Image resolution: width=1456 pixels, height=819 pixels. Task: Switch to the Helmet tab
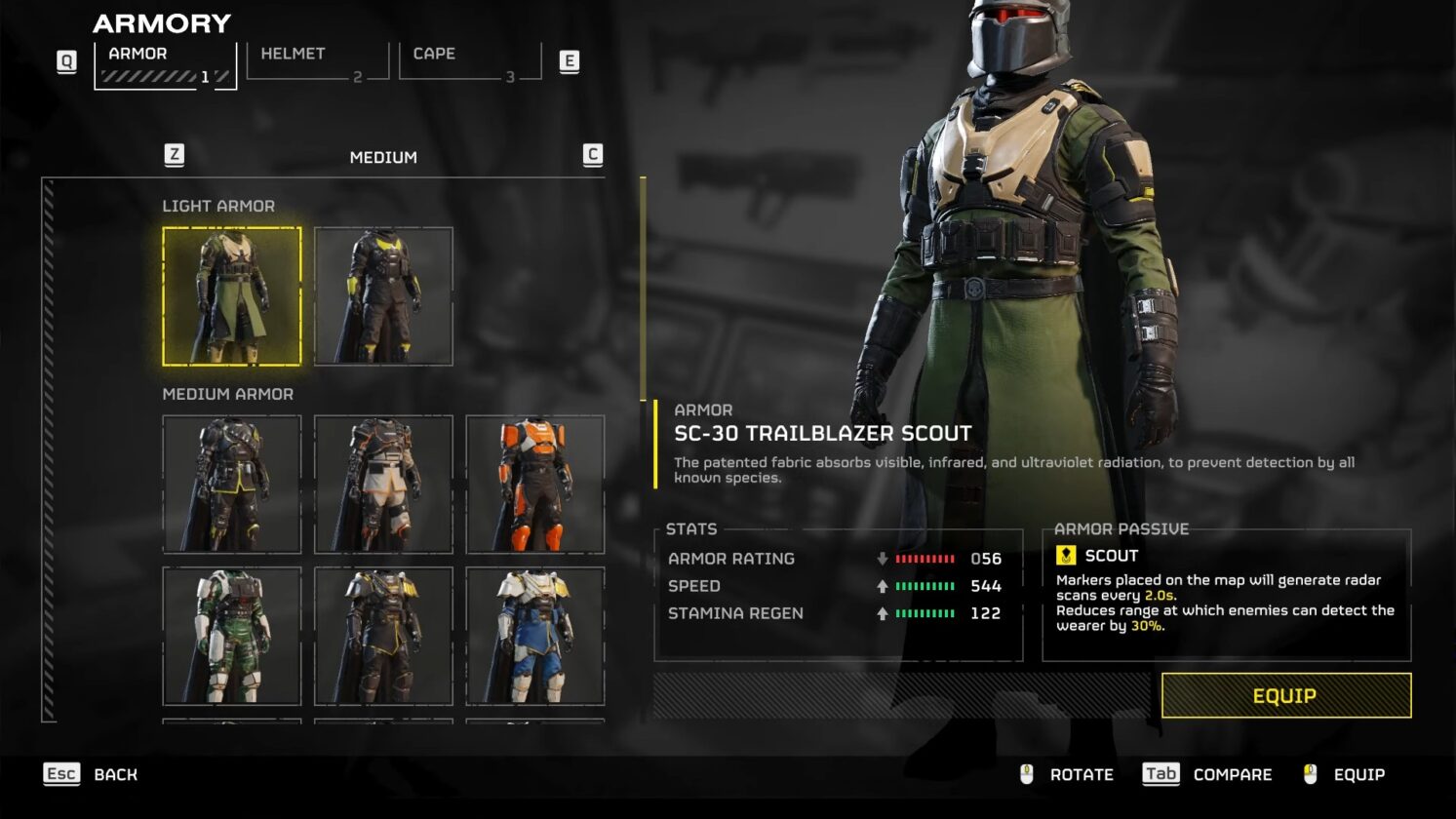point(317,61)
